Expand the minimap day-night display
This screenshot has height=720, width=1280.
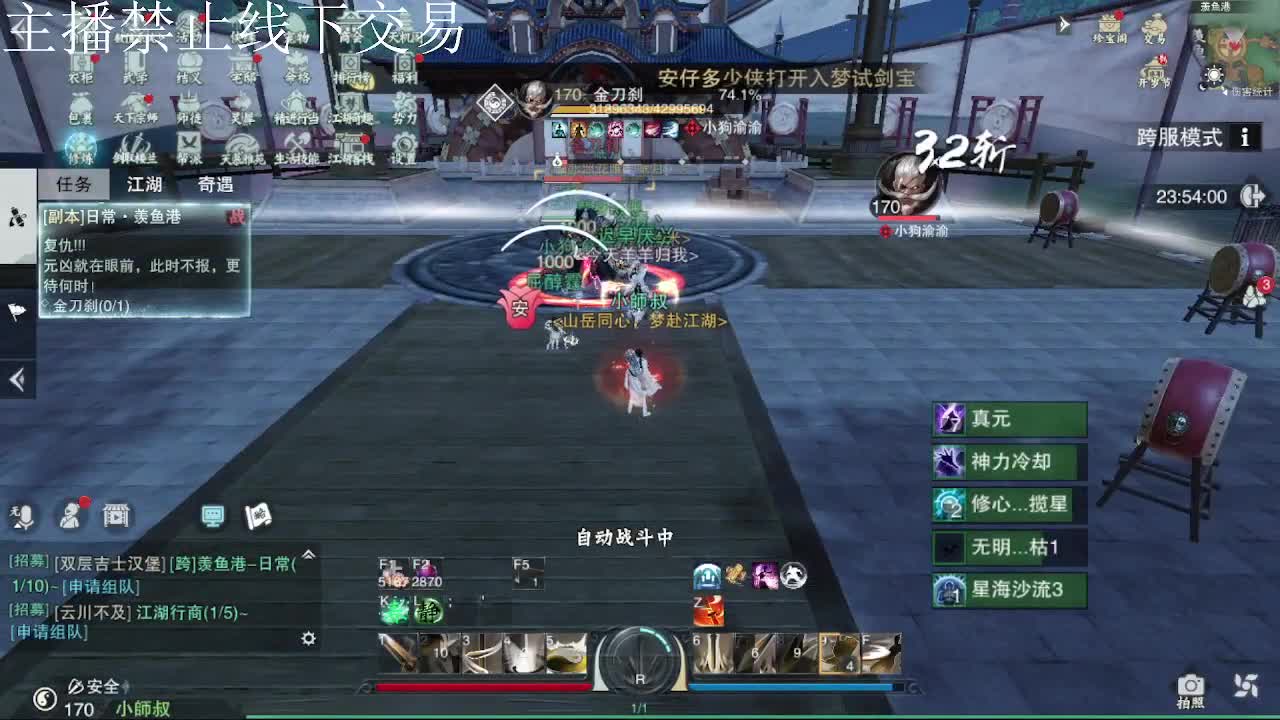tap(1214, 76)
